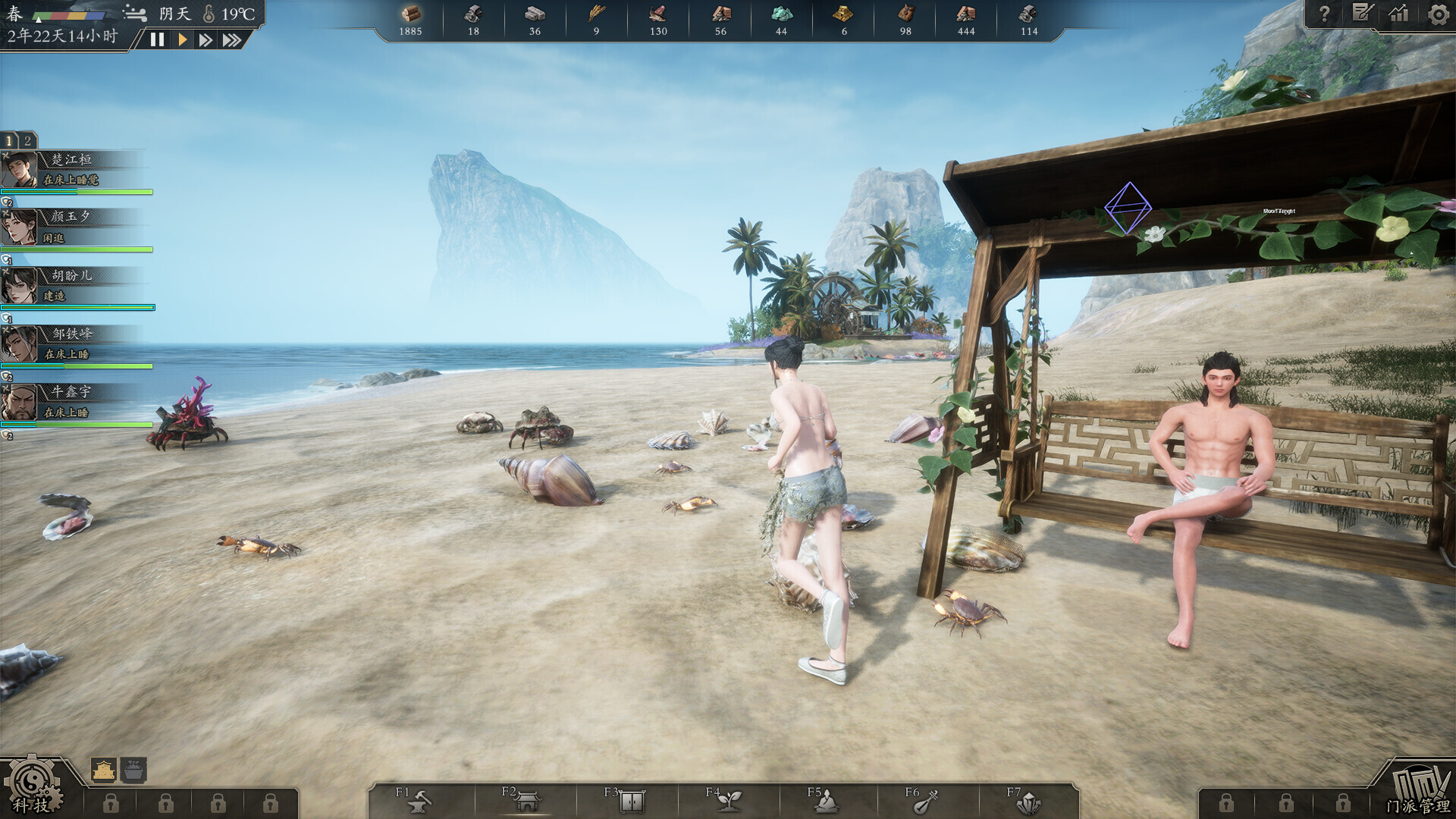The width and height of the screenshot is (1456, 819).
Task: Select disciple 楚江桓 in the roster
Action: point(72,169)
